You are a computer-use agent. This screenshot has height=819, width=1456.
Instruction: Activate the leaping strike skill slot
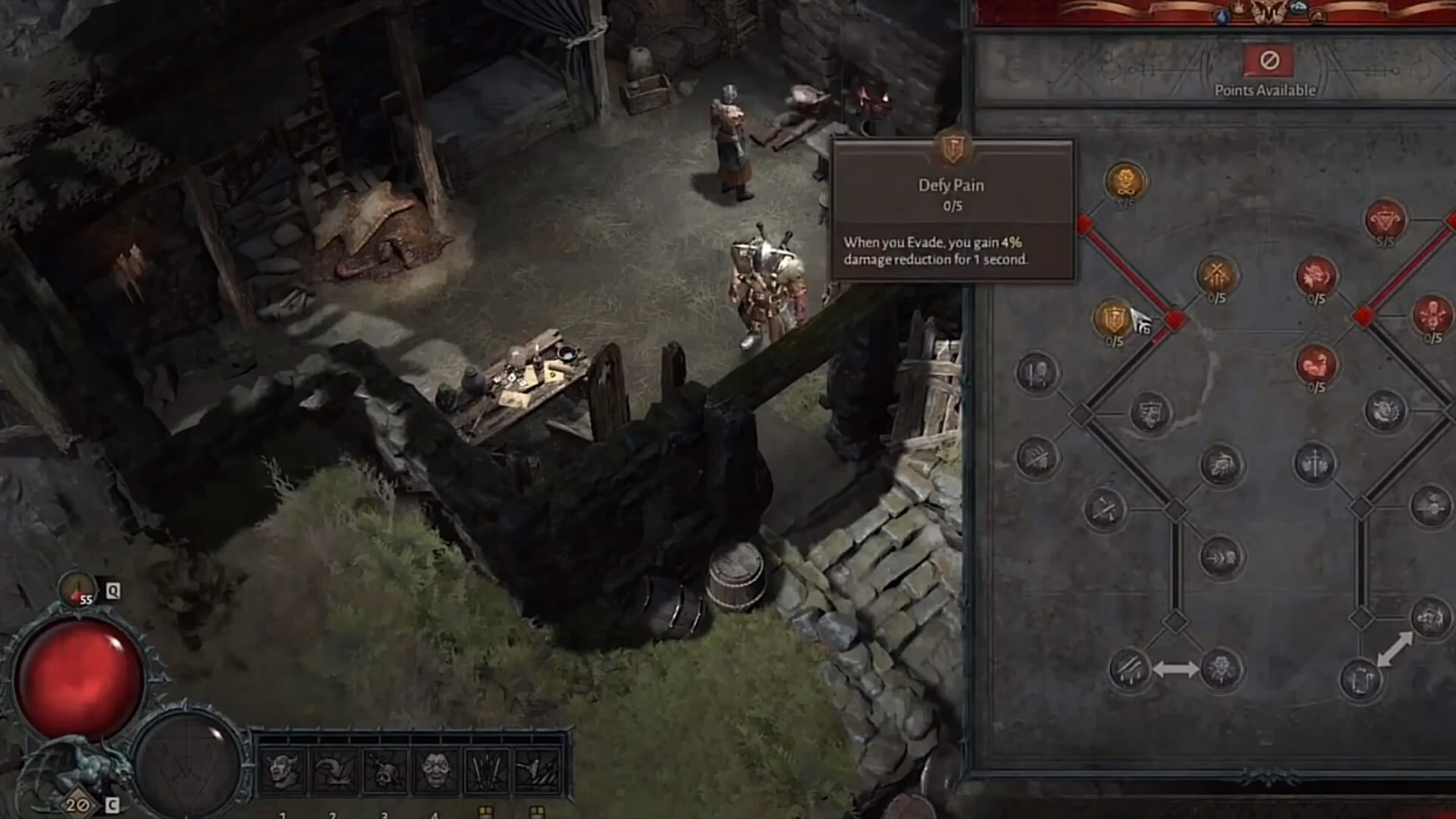[x=334, y=771]
